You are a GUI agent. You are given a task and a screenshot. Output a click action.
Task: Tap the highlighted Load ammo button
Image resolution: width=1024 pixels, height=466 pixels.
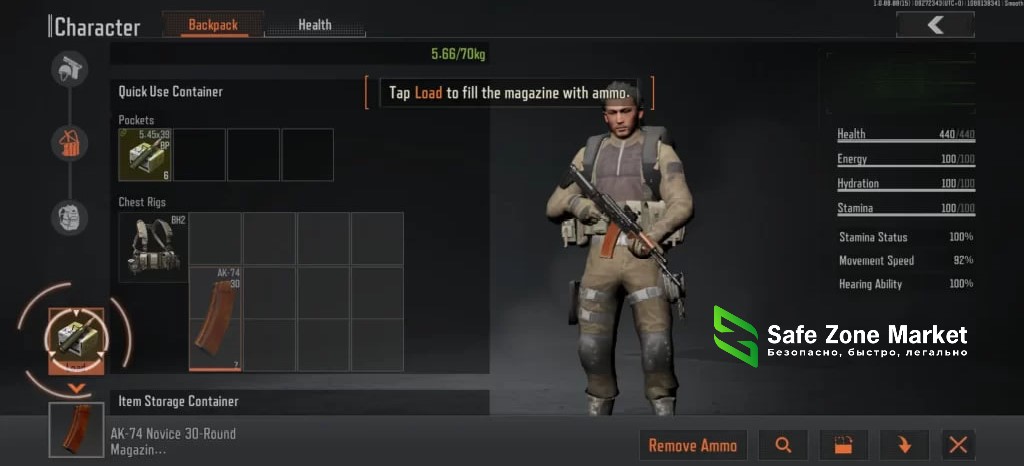pyautogui.click(x=76, y=340)
